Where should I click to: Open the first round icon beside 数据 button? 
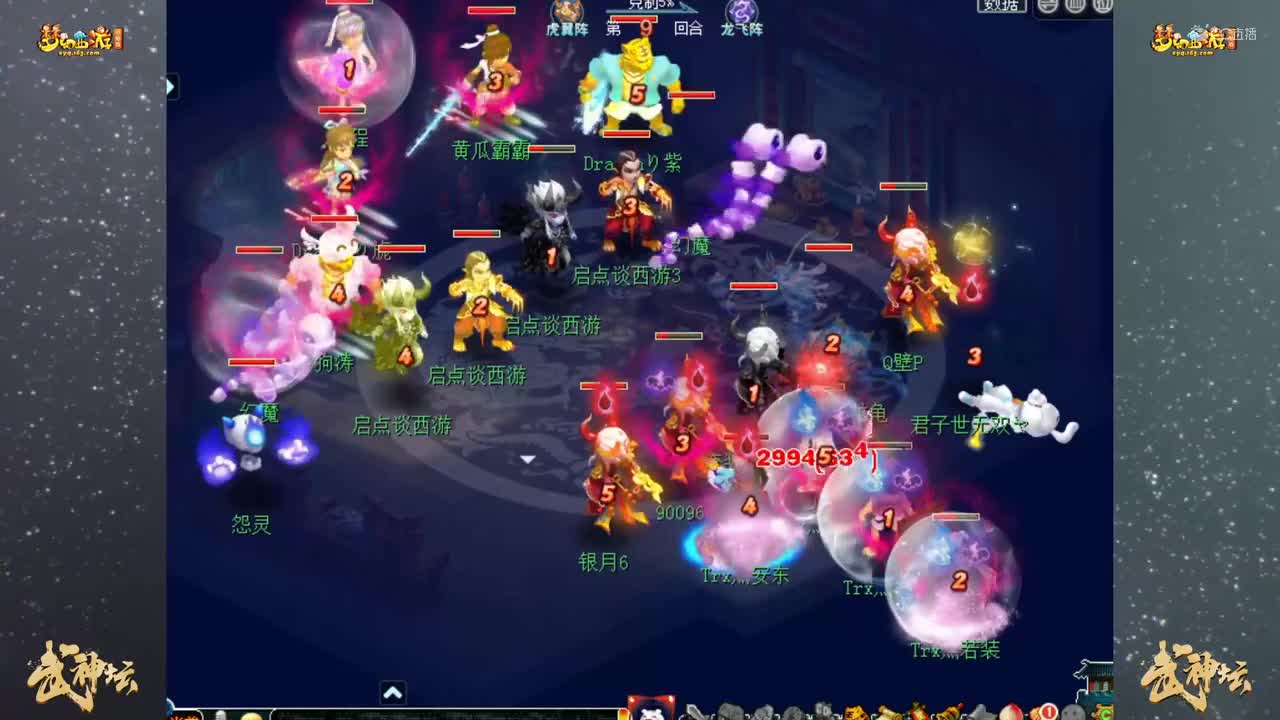coord(1045,8)
